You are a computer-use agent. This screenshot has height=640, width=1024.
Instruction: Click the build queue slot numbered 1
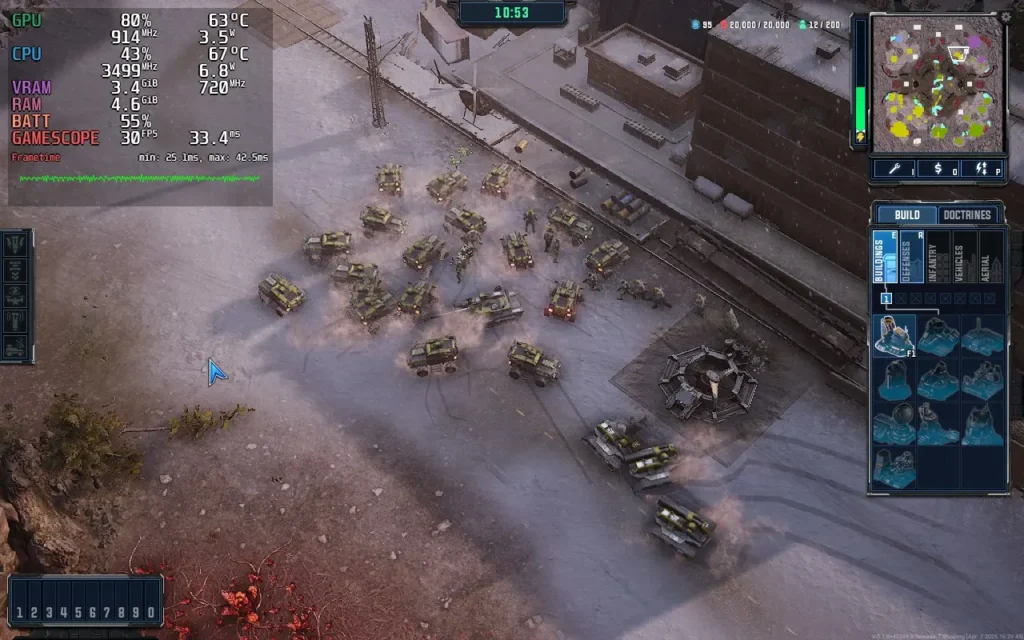coord(886,298)
